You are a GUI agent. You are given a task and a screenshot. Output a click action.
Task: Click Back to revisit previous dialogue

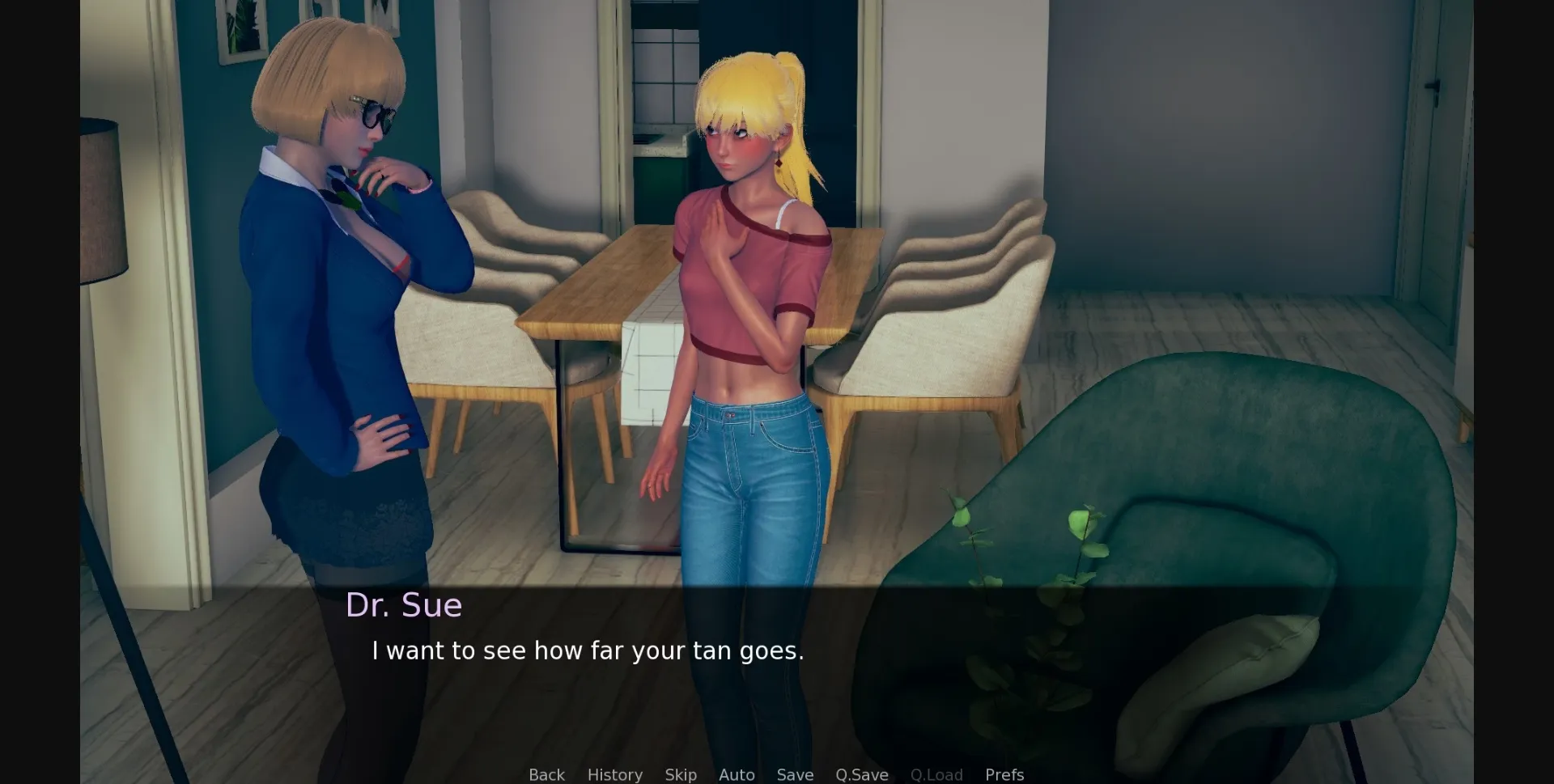click(546, 774)
